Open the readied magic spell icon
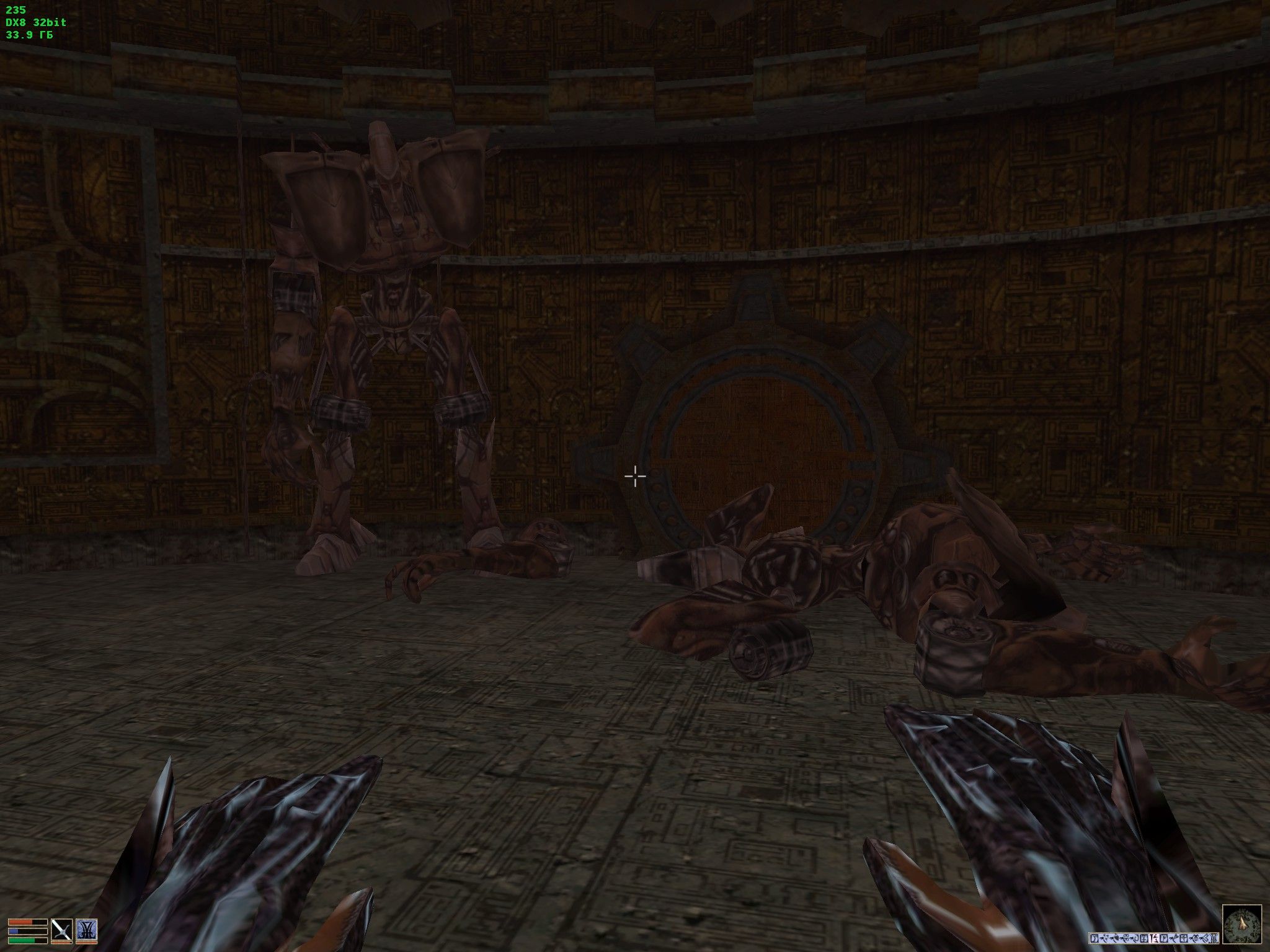 pos(87,930)
